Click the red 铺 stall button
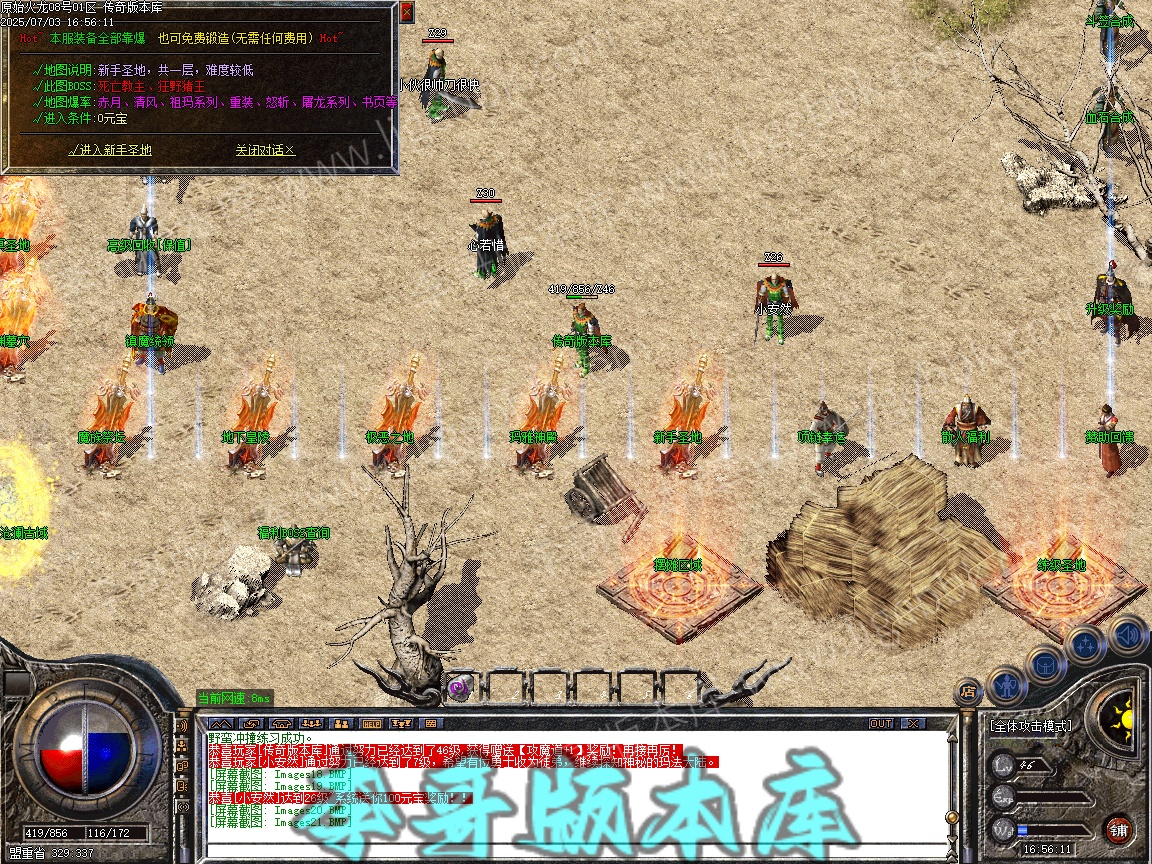The image size is (1152, 864). pos(1118,829)
